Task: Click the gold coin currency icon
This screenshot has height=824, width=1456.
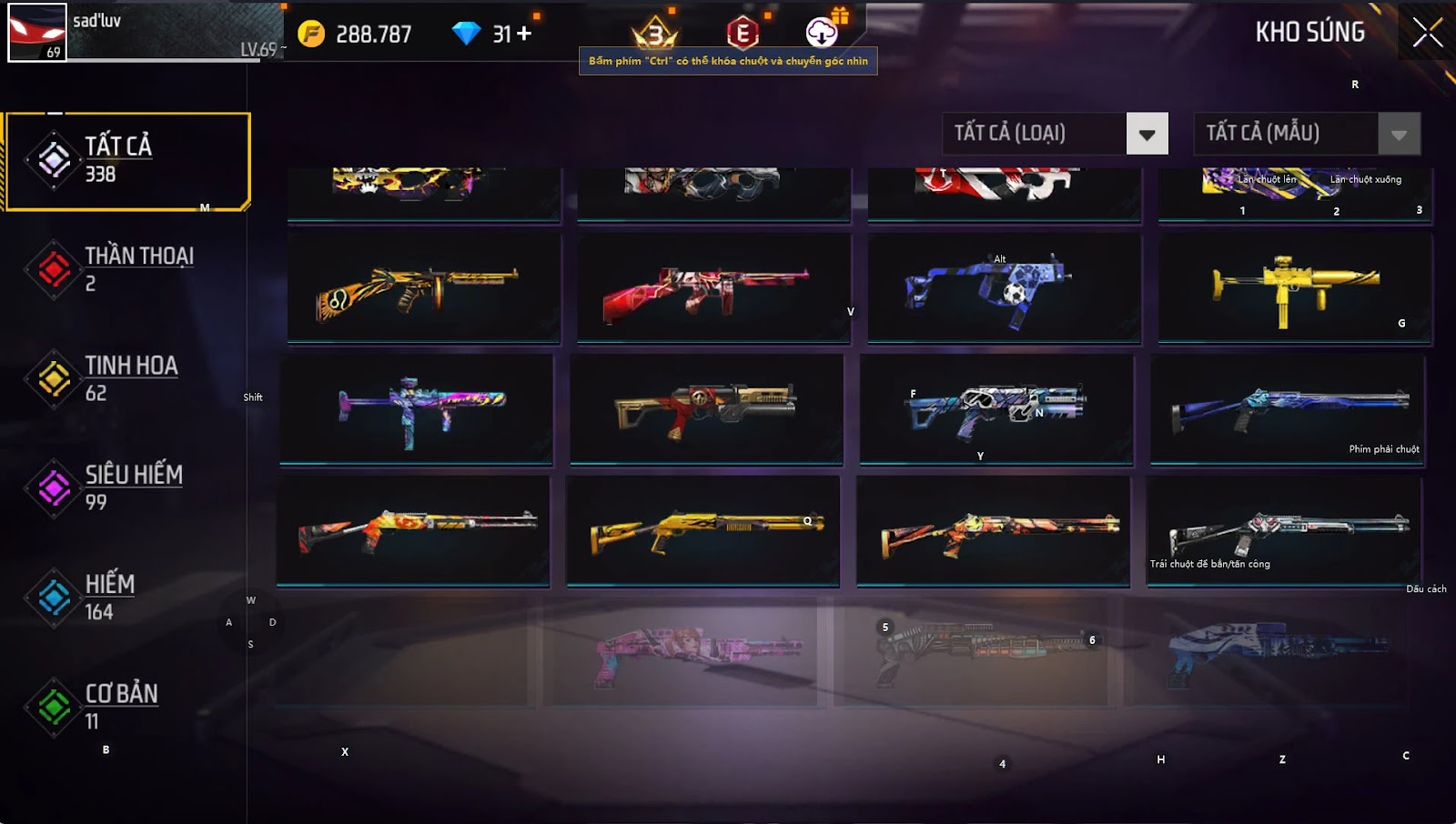Action: pos(311,35)
